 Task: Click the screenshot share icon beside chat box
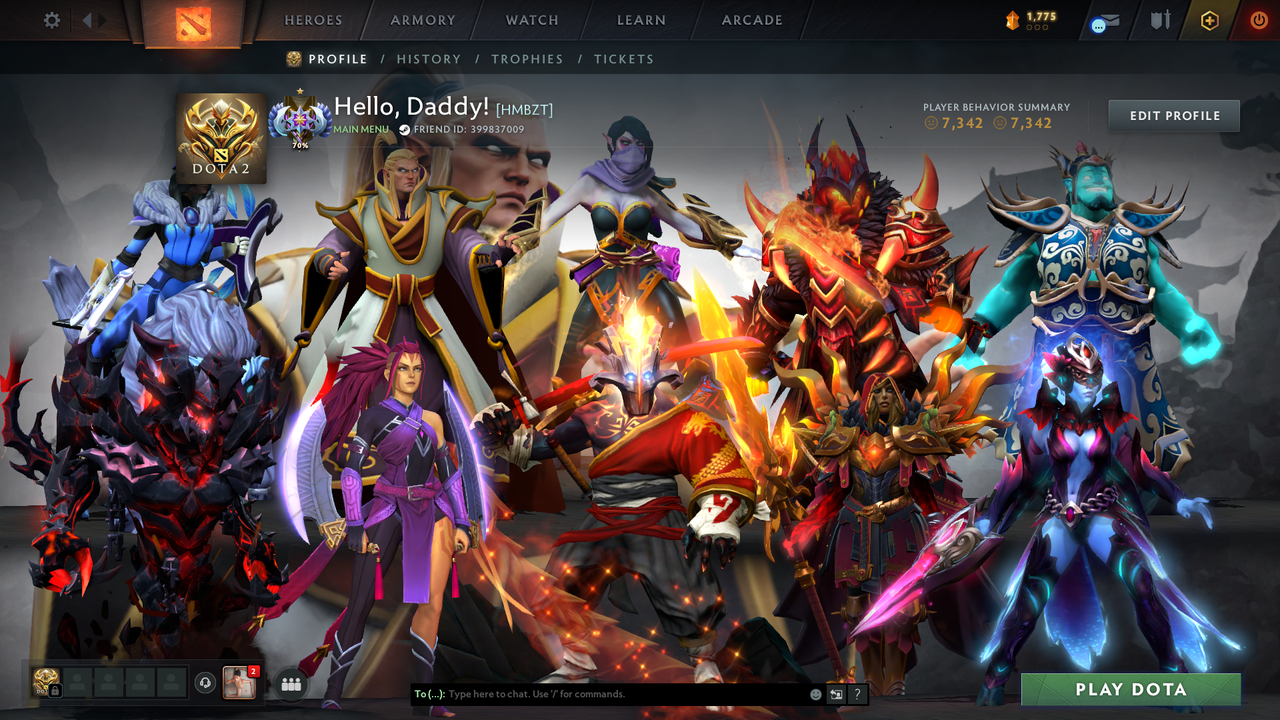834,693
